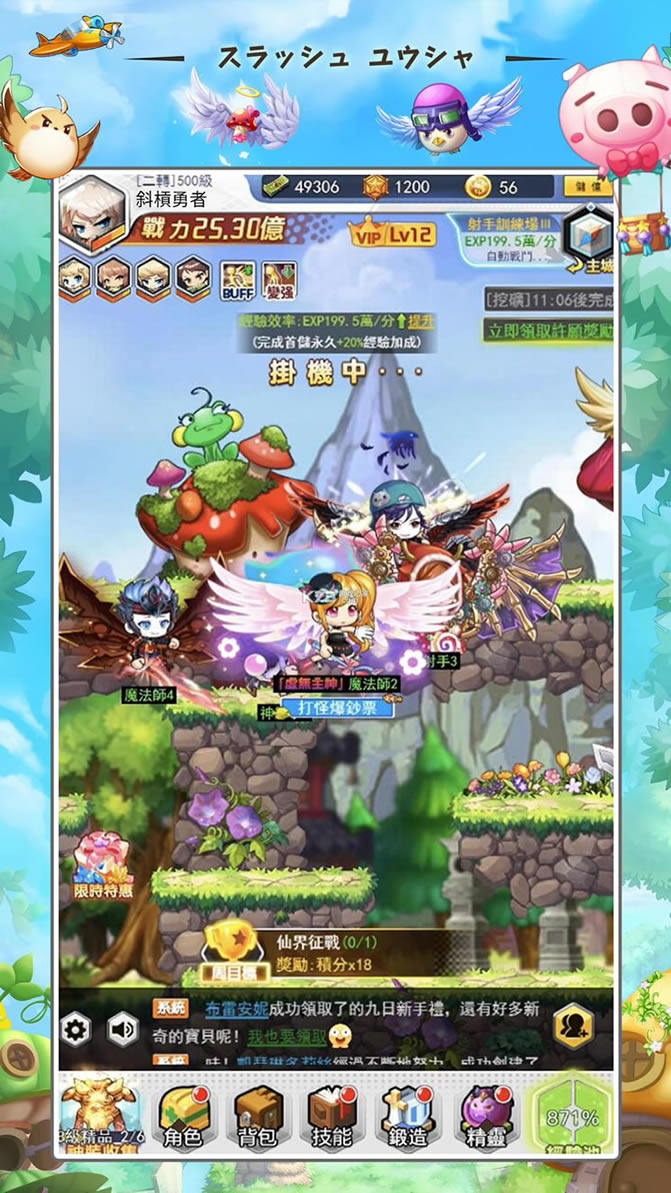Open the add friend icon
Viewport: 671px width, 1193px height.
point(574,1025)
